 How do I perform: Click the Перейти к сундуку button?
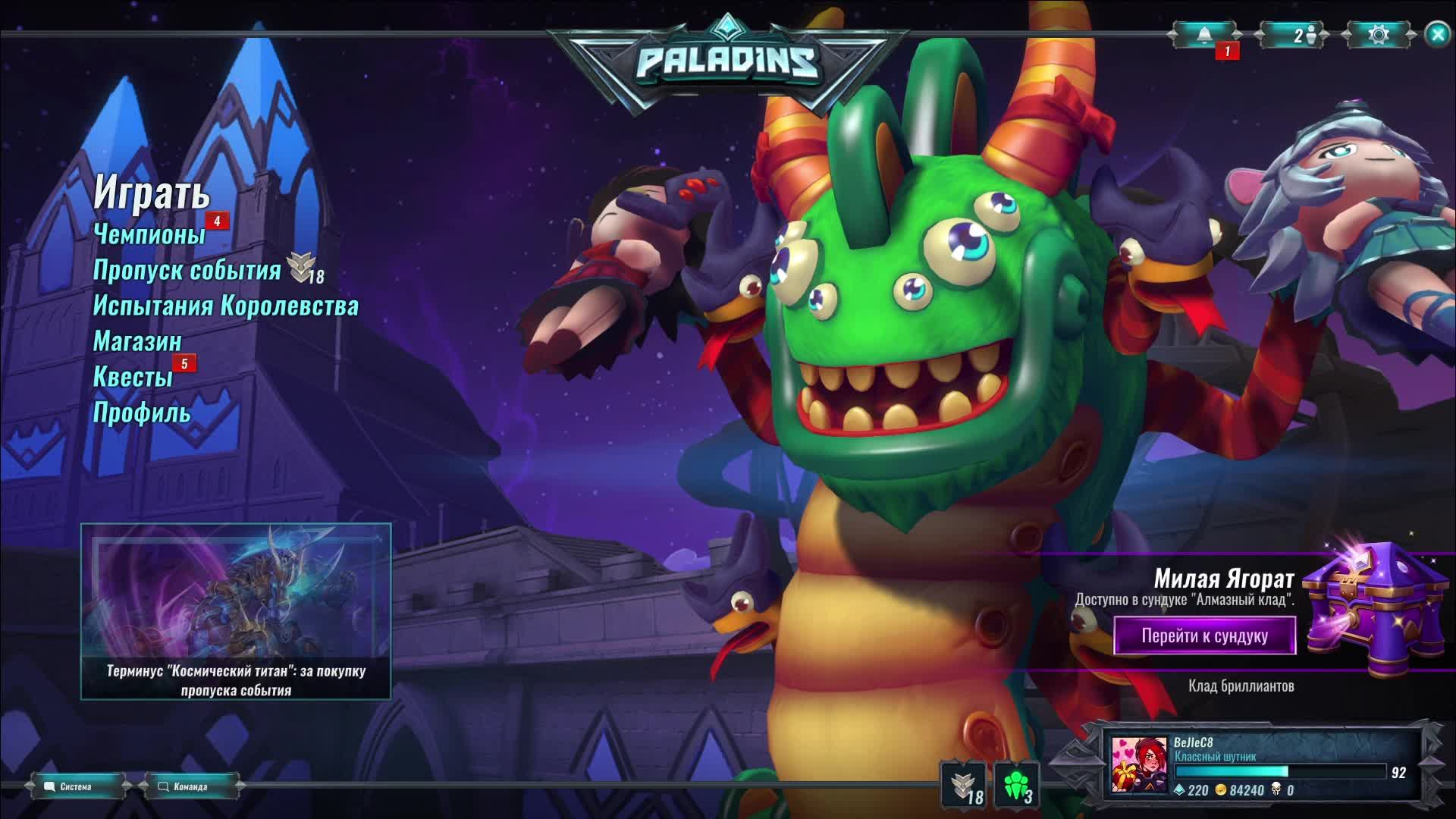(x=1204, y=635)
